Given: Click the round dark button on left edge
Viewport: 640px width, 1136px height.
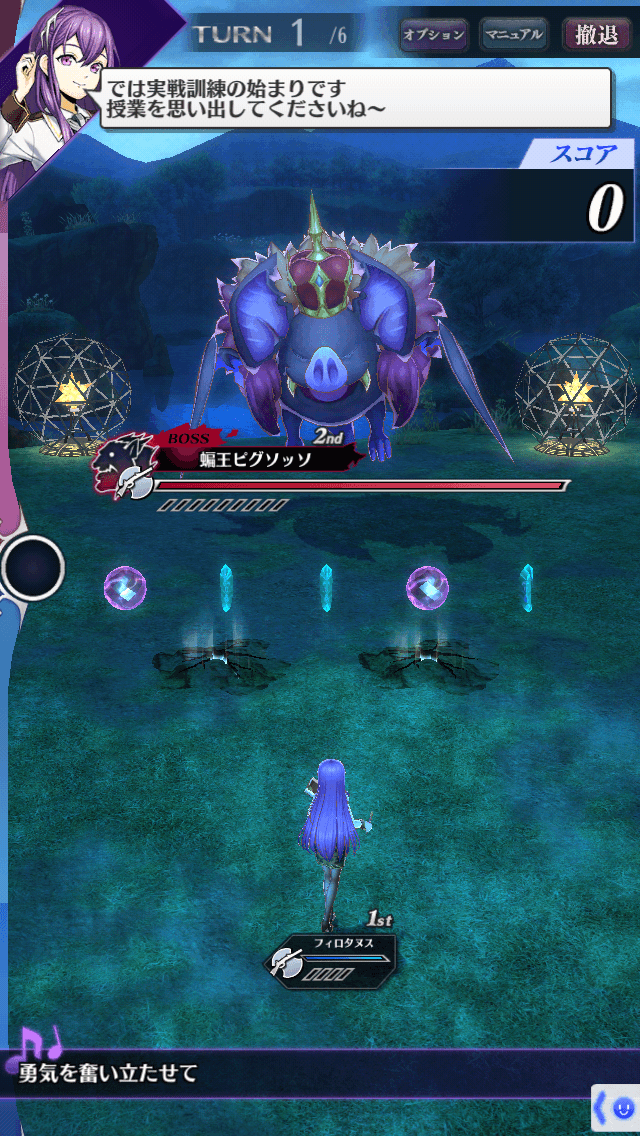Looking at the screenshot, I should [x=32, y=568].
